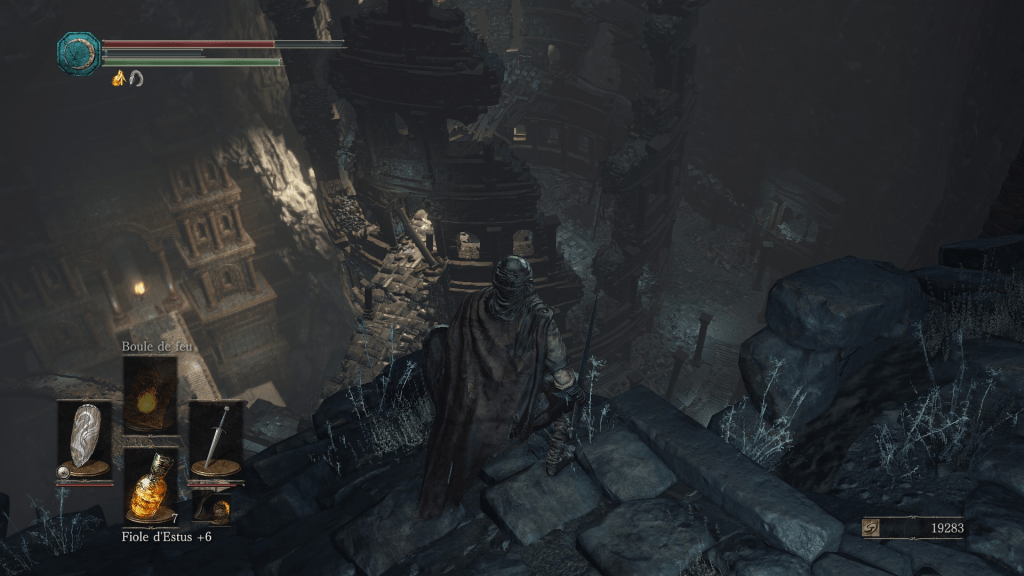Select the right-hand straight sword slot
This screenshot has width=1024, height=576.
click(216, 438)
